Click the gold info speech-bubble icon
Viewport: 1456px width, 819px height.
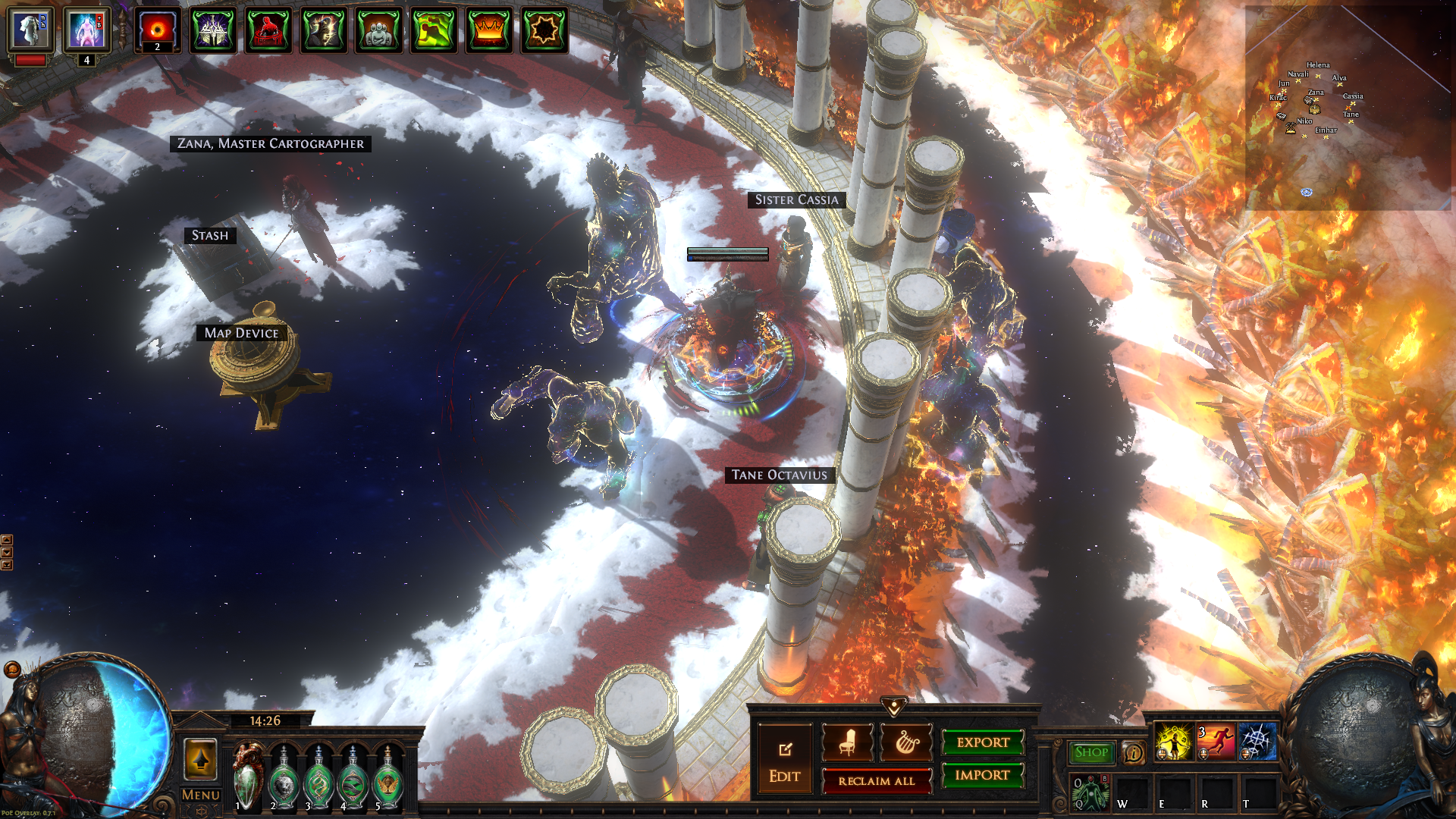[x=1134, y=753]
